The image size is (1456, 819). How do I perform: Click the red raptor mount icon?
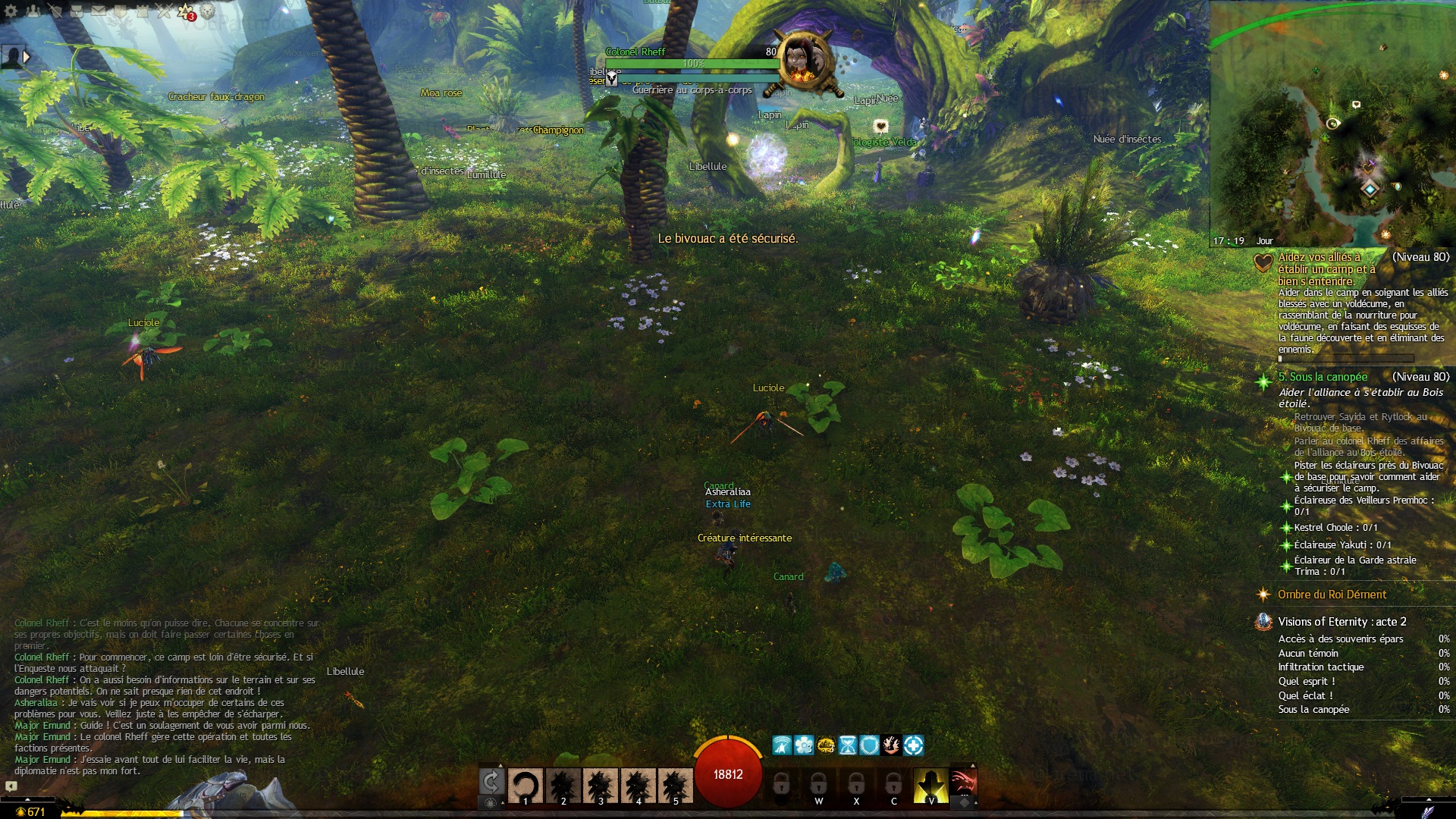coord(963,781)
